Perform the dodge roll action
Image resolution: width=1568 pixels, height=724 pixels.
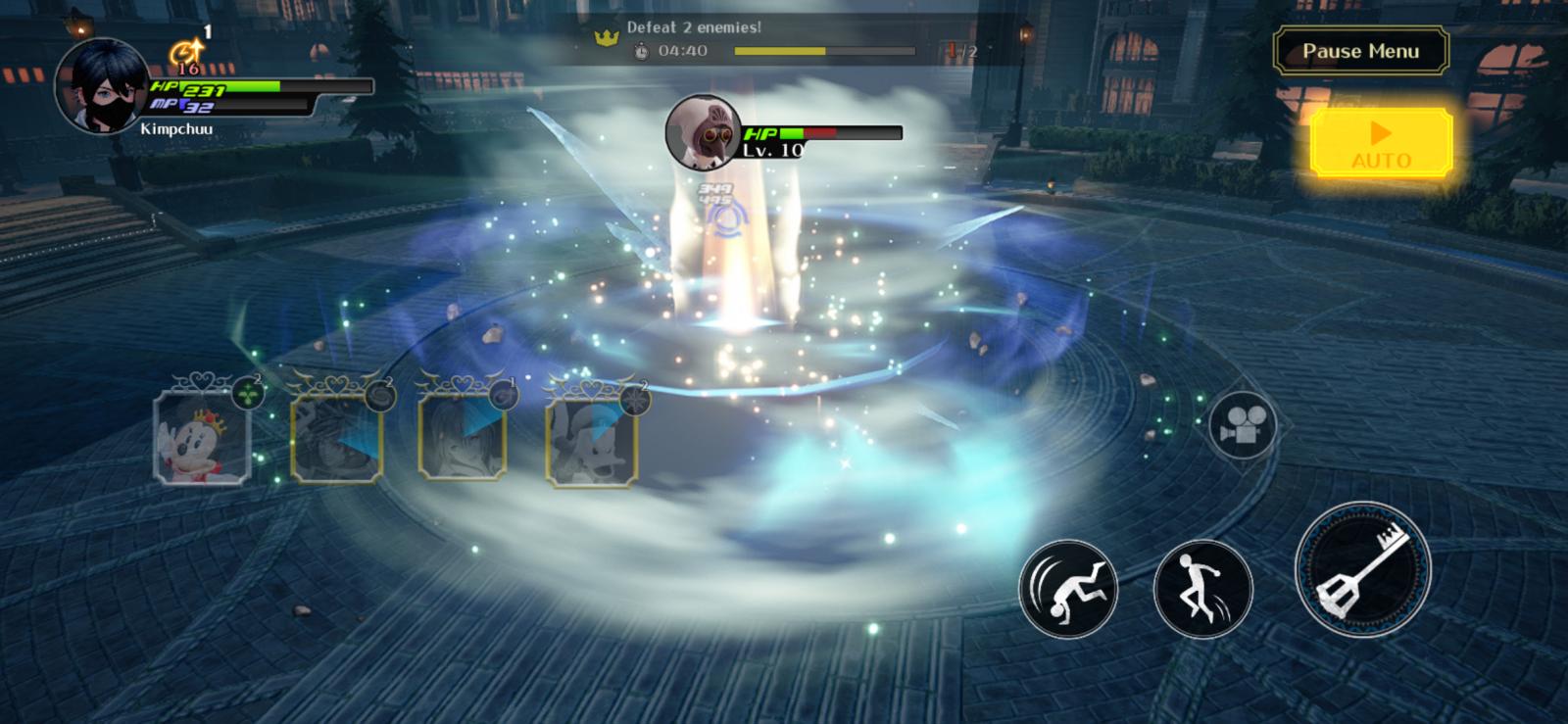click(x=1068, y=588)
